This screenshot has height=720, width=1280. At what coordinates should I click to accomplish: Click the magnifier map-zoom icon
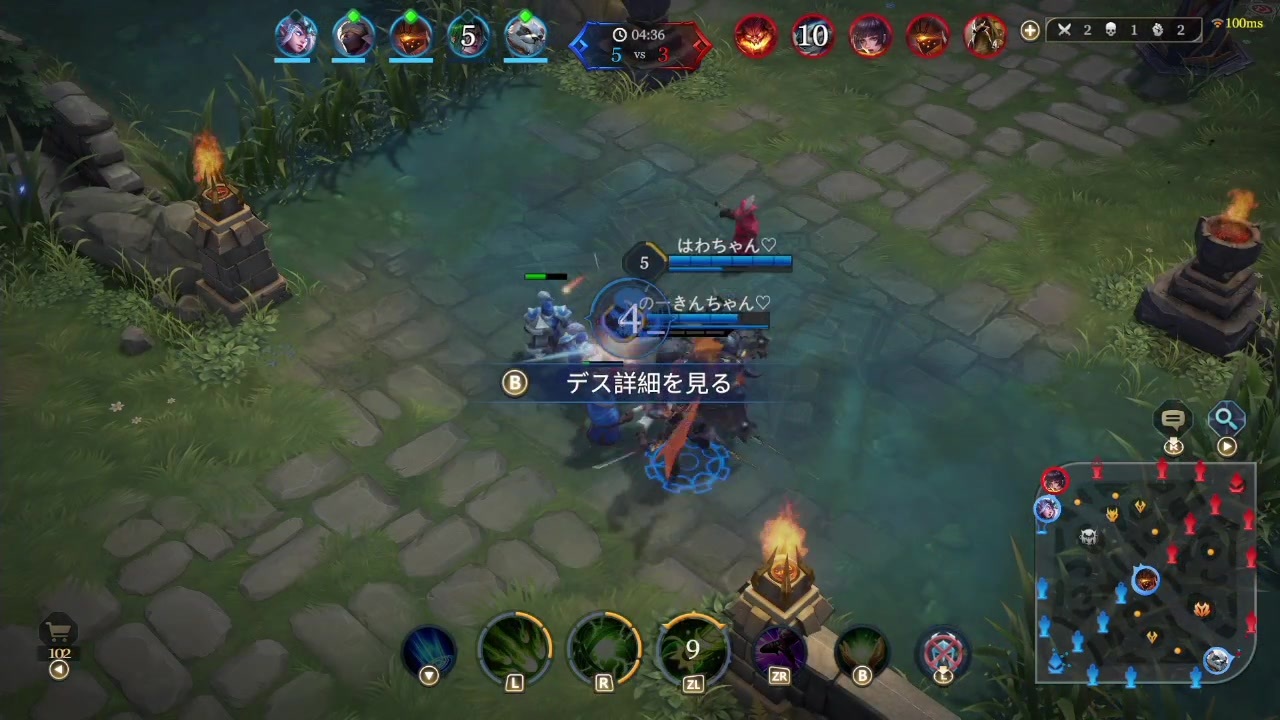click(1227, 419)
